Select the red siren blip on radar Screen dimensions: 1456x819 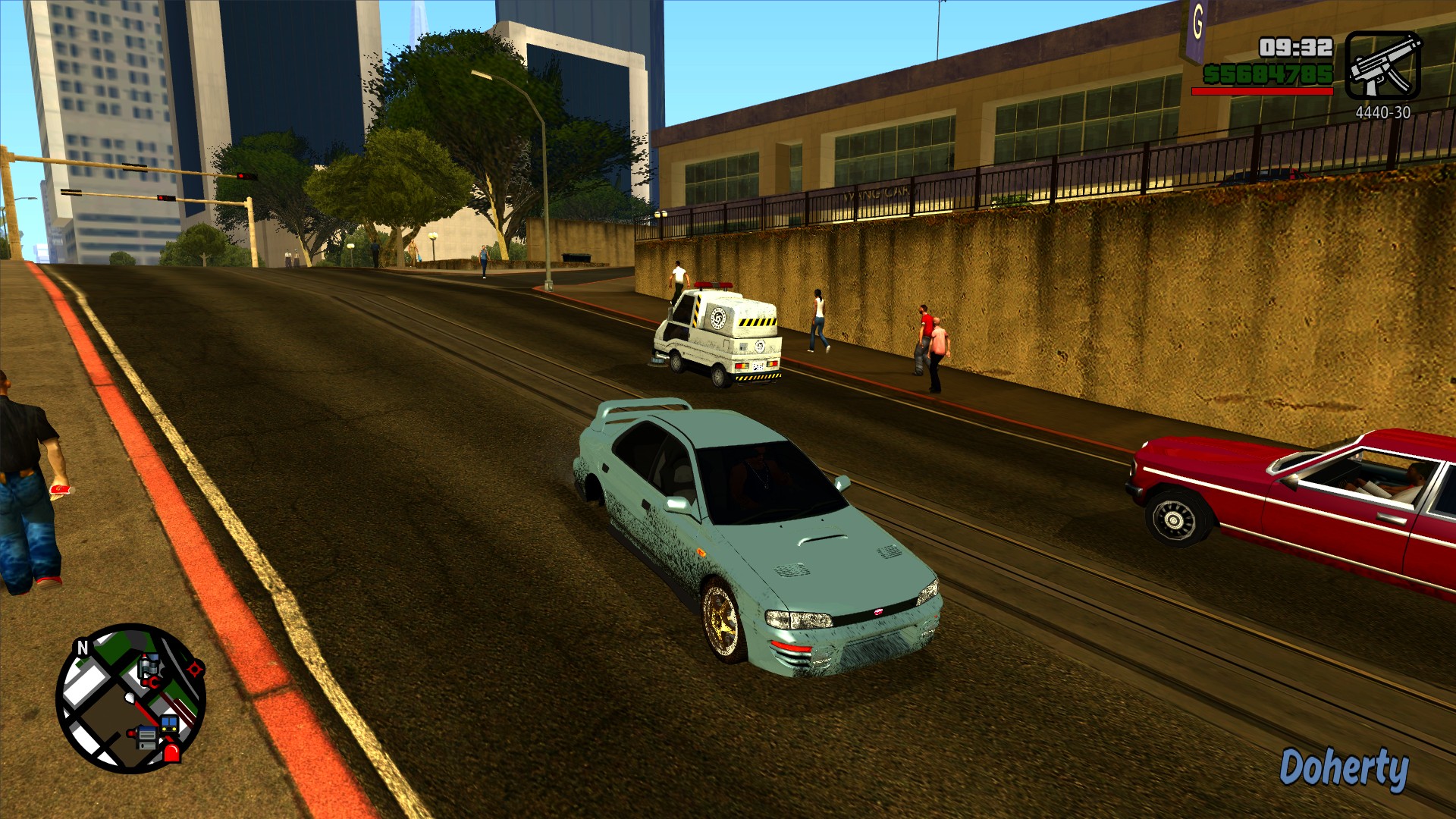coord(172,752)
